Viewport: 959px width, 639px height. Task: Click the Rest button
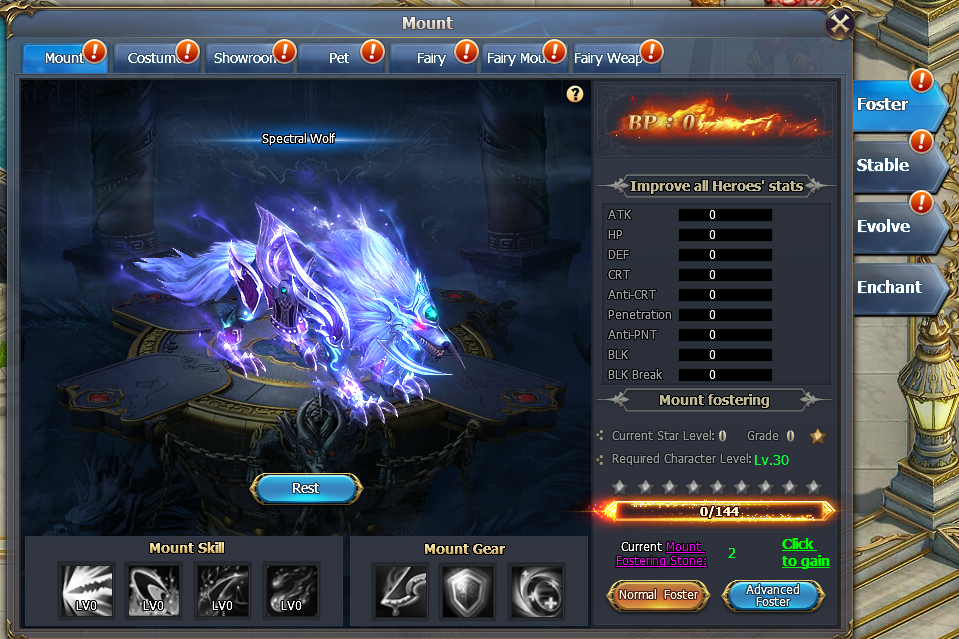[x=305, y=488]
